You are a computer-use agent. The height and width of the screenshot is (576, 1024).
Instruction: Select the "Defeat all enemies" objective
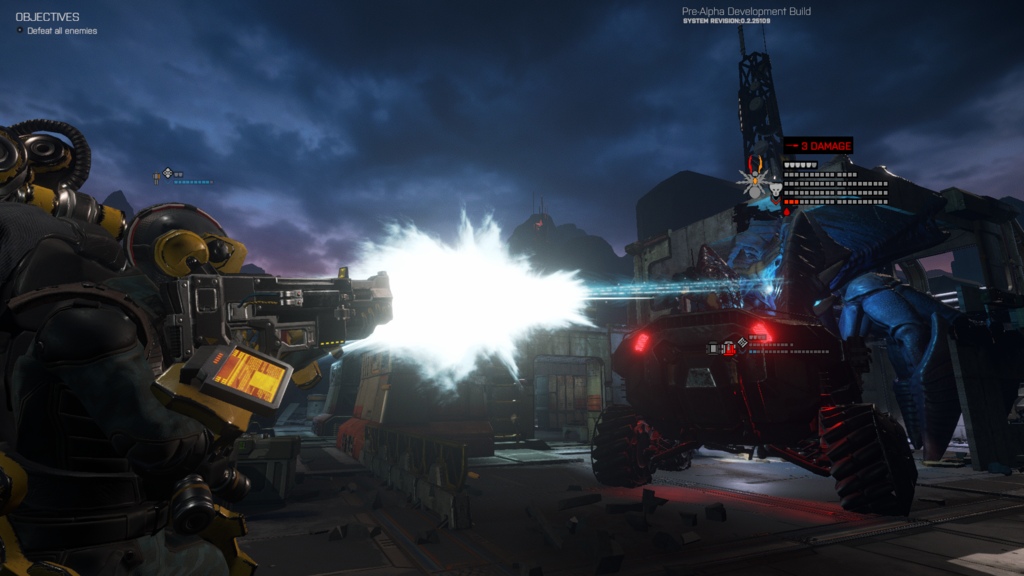point(61,31)
